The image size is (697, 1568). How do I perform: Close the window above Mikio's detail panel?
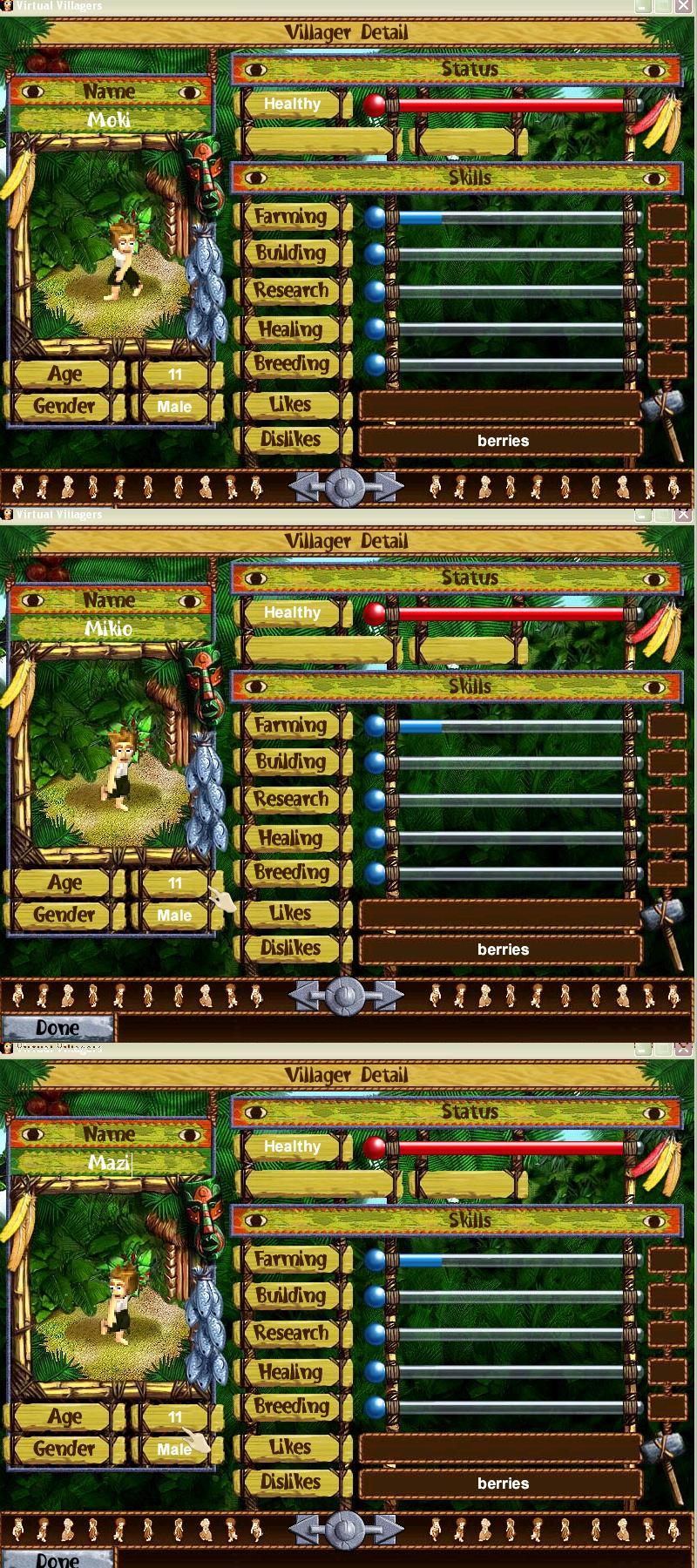[684, 515]
